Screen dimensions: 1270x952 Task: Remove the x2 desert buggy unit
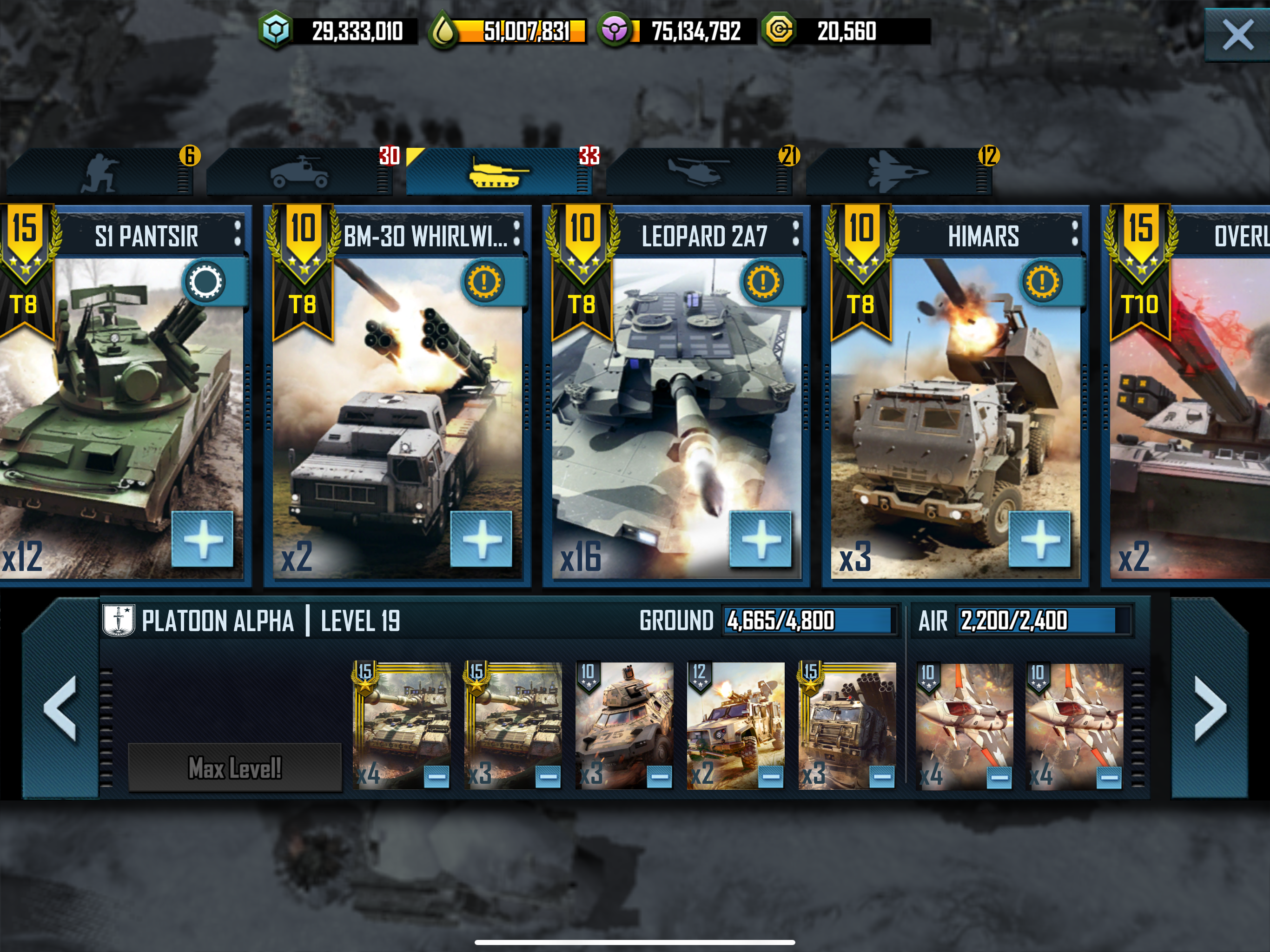click(x=770, y=777)
